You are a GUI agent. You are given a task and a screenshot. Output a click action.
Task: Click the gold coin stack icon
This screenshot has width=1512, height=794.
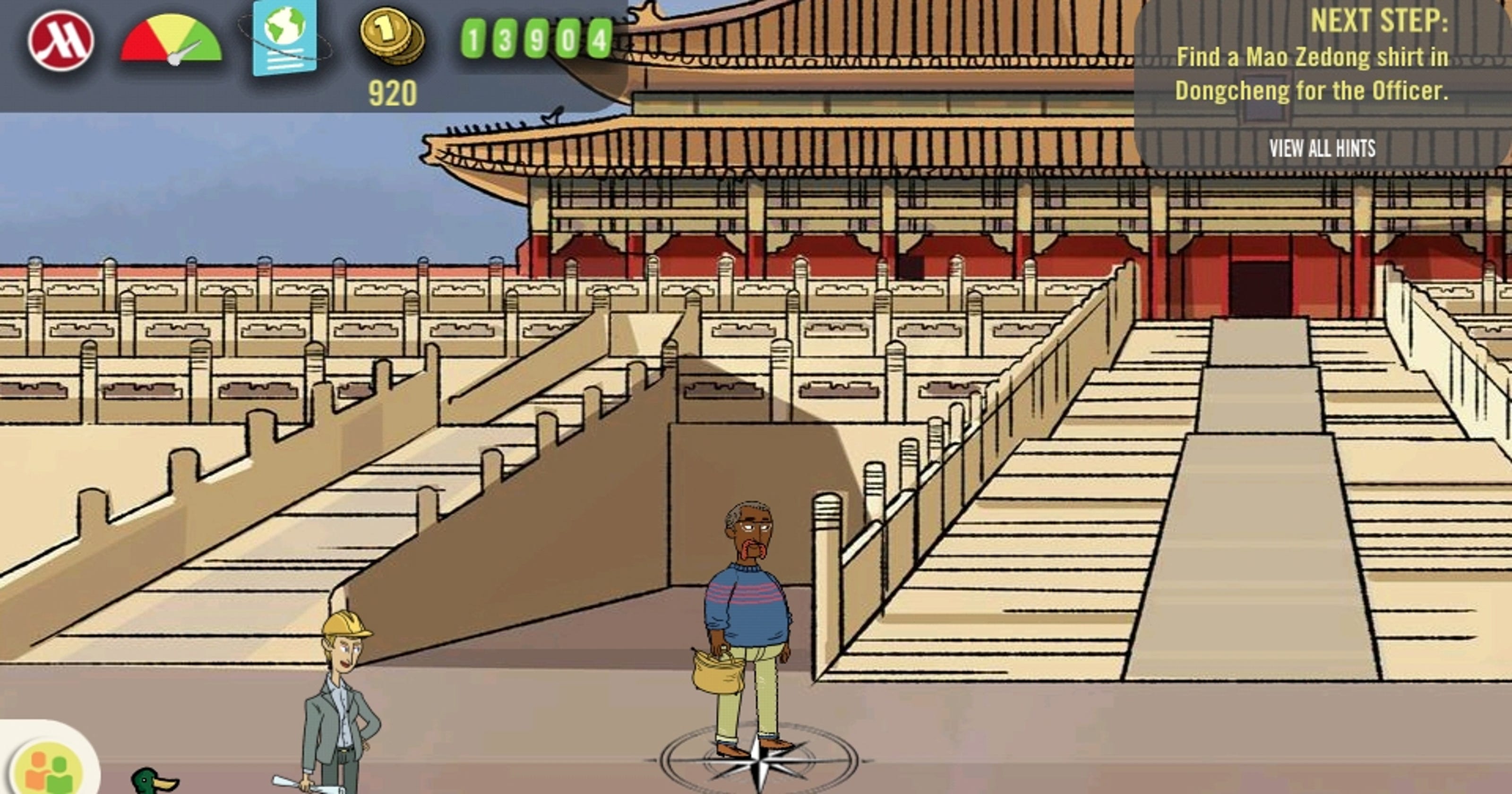392,35
